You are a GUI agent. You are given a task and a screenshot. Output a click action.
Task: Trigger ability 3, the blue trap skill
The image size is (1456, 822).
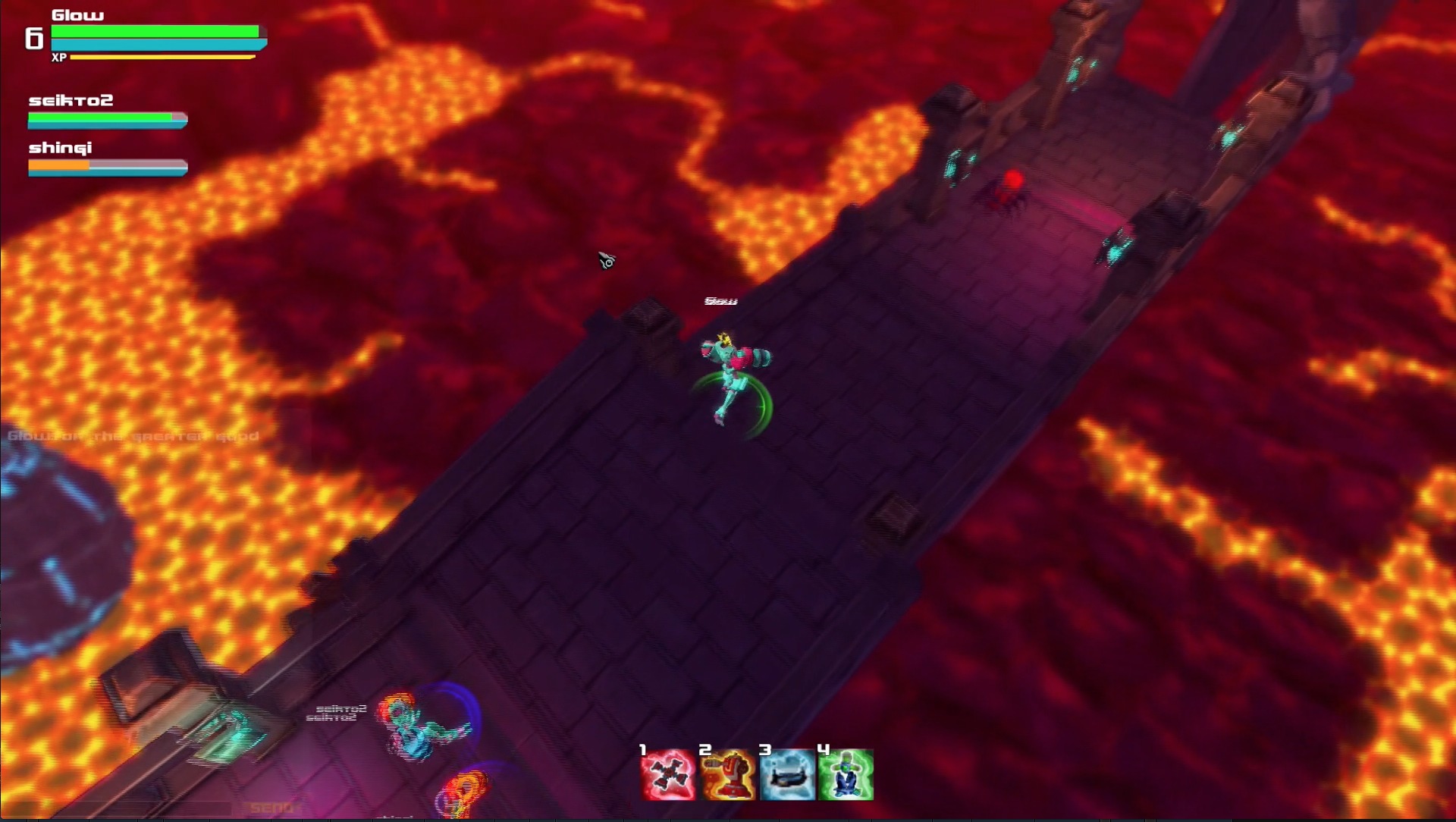click(x=785, y=773)
